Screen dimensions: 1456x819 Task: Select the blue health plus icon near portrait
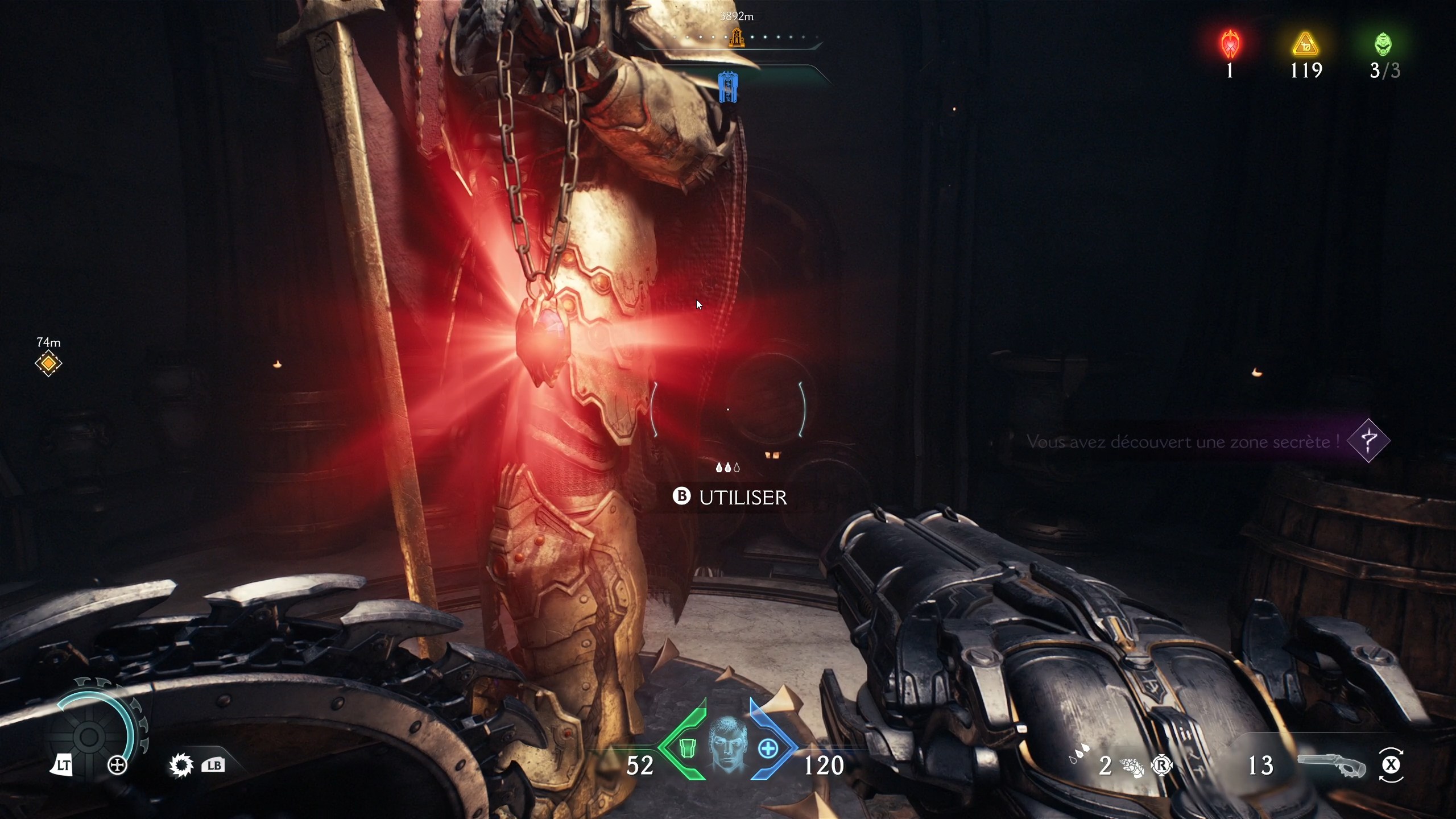click(x=768, y=748)
